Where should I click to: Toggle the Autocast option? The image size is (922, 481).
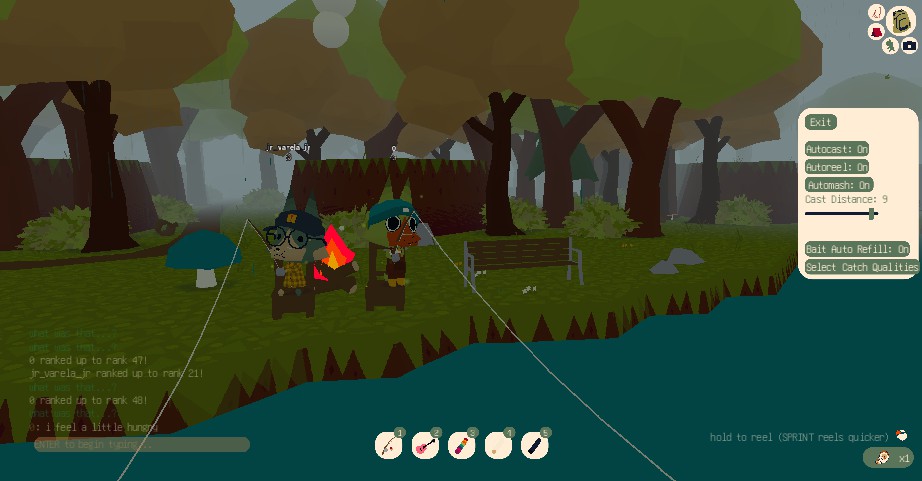point(837,149)
